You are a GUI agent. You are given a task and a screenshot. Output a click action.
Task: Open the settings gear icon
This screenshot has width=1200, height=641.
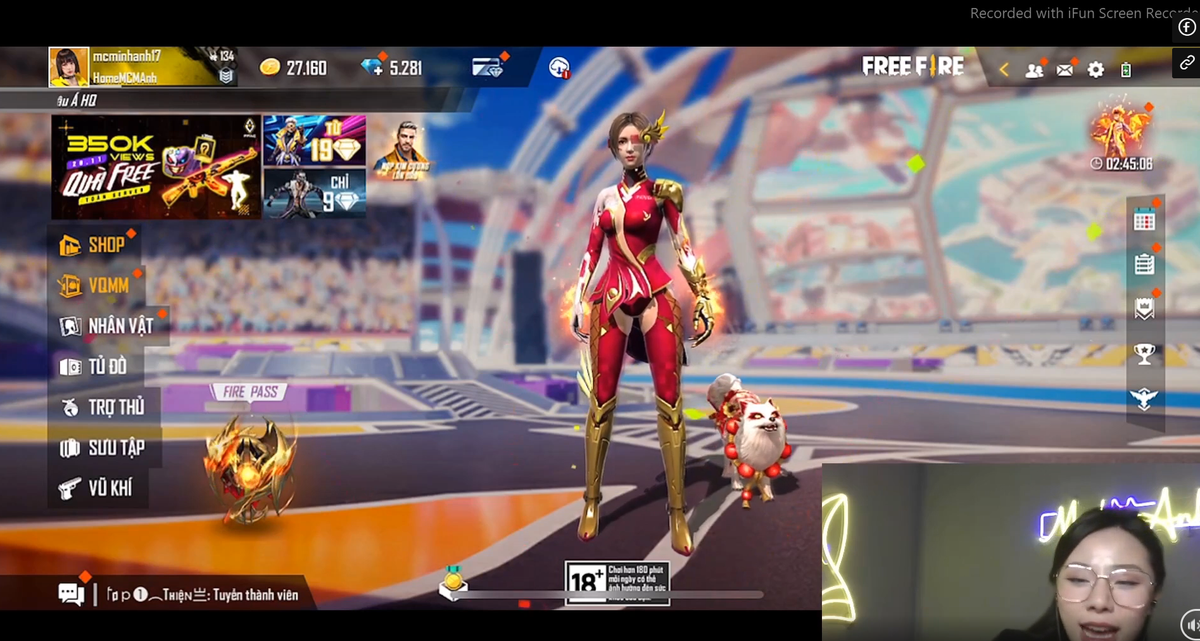(1096, 69)
